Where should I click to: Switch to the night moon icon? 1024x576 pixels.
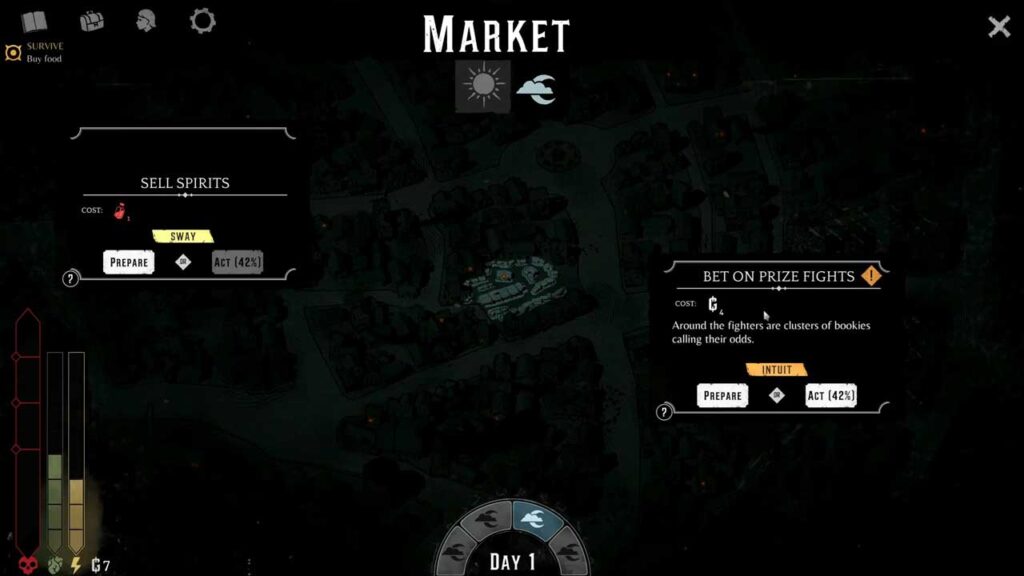pos(537,89)
